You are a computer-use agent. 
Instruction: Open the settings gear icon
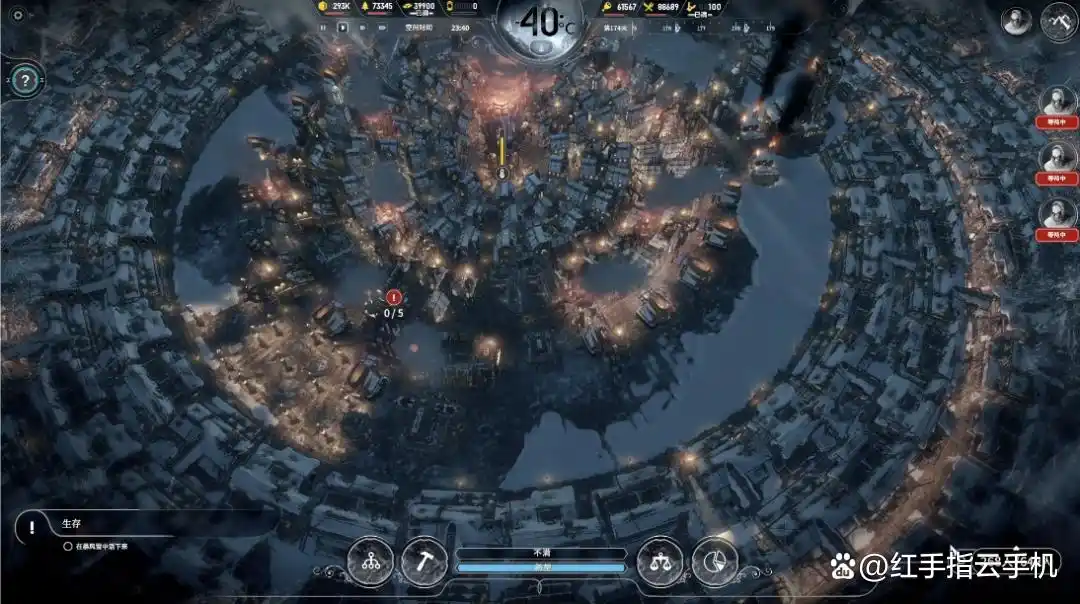click(18, 15)
